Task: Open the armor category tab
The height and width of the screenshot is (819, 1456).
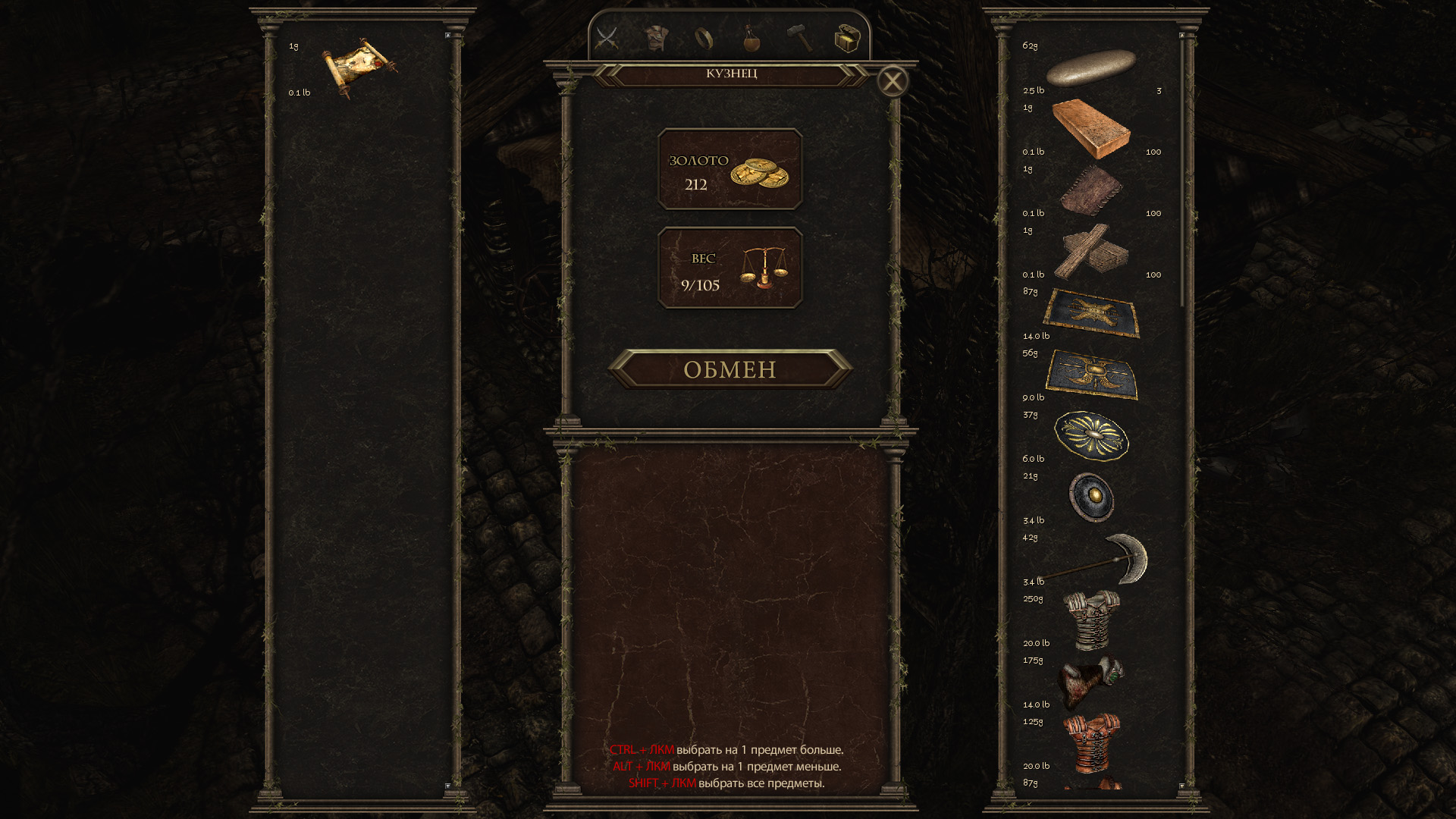Action: click(x=656, y=38)
